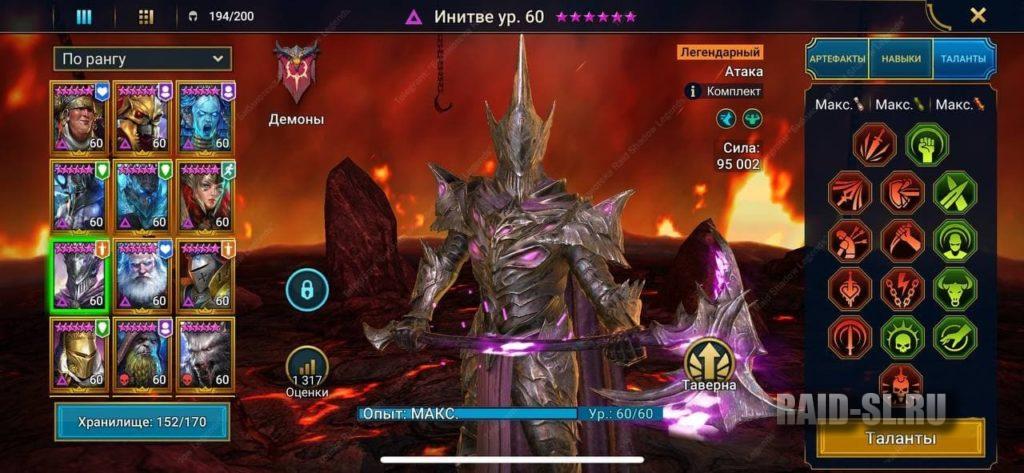The width and height of the screenshot is (1024, 473).
Task: Click the yellow Таланты button
Action: (901, 438)
